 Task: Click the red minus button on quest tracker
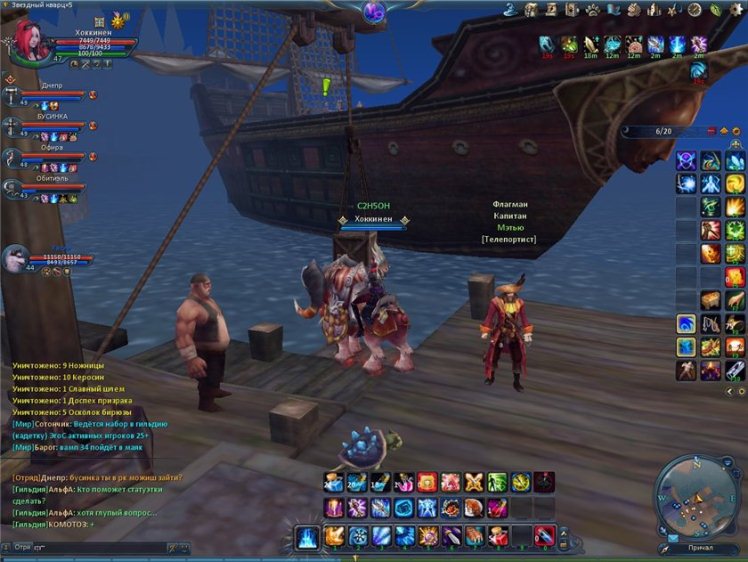pyautogui.click(x=711, y=131)
